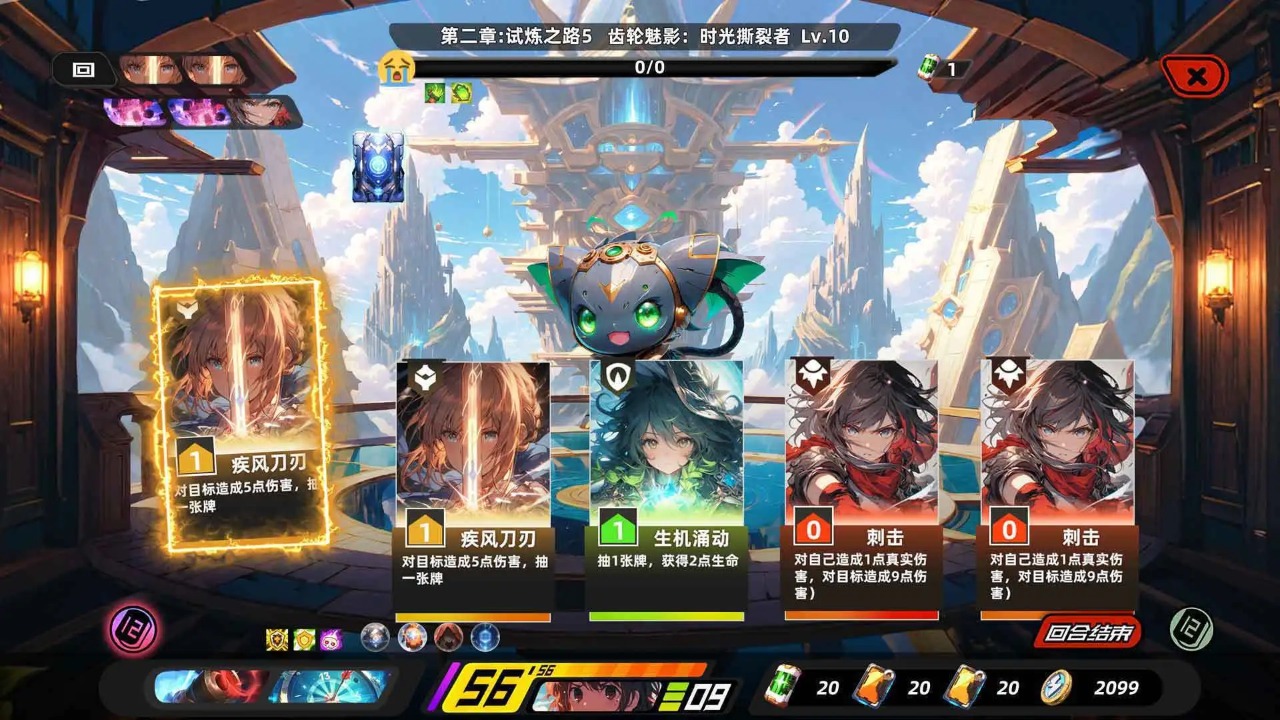This screenshot has width=1280, height=720.
Task: Select the blue hexagon orb skill icon
Action: point(484,637)
